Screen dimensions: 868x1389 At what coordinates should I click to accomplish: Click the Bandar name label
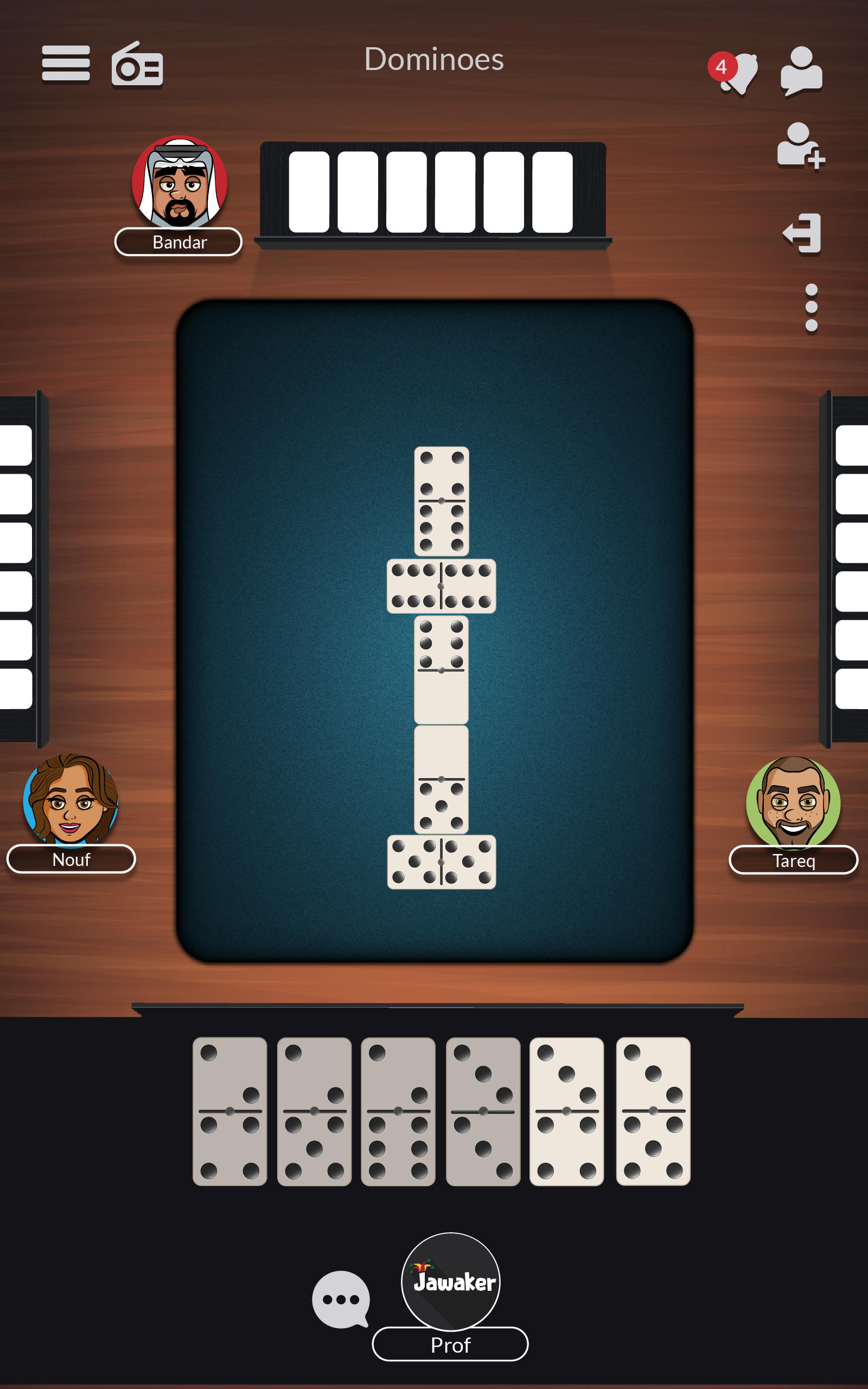(x=178, y=242)
